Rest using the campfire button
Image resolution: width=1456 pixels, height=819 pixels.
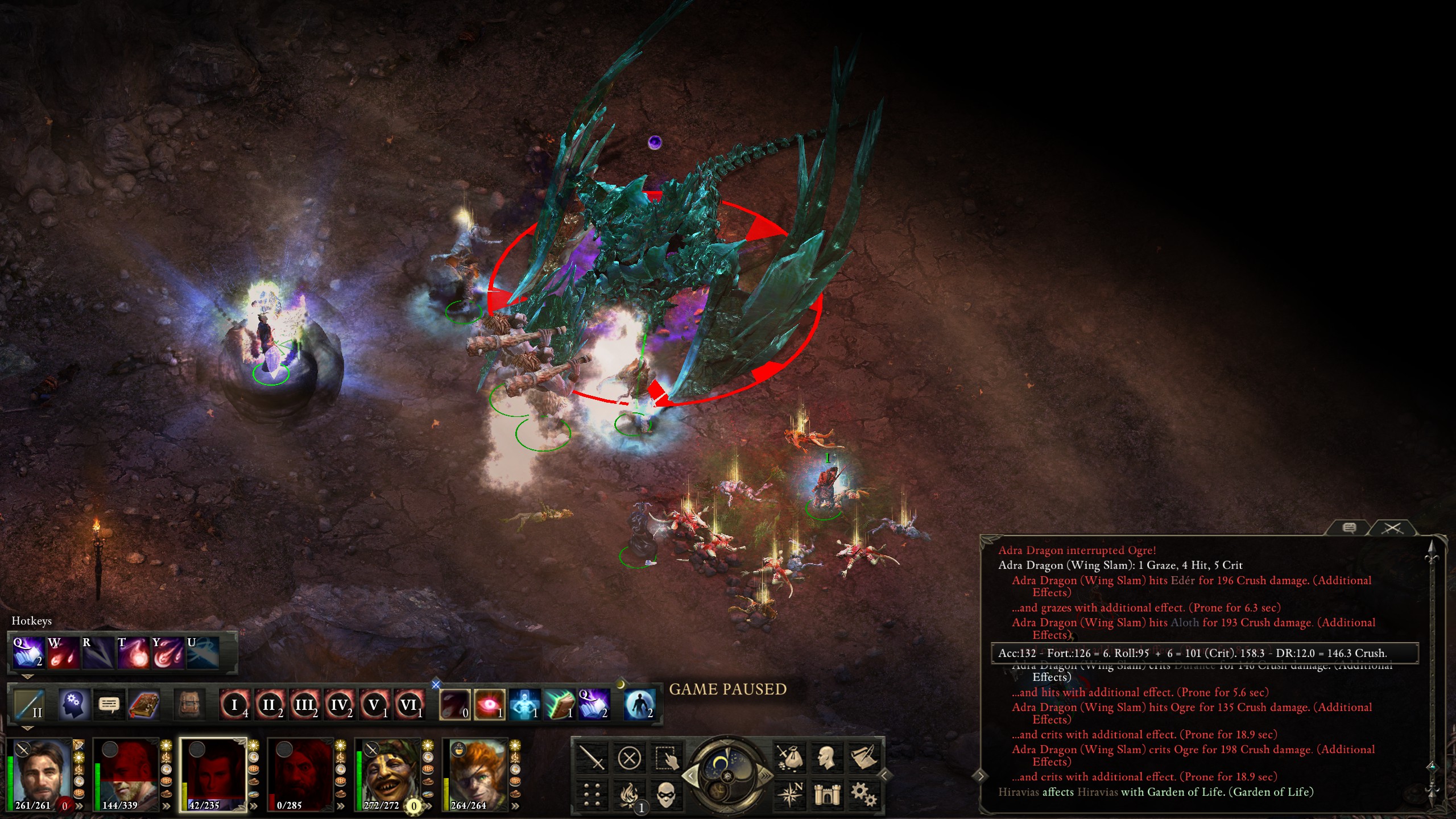(629, 795)
